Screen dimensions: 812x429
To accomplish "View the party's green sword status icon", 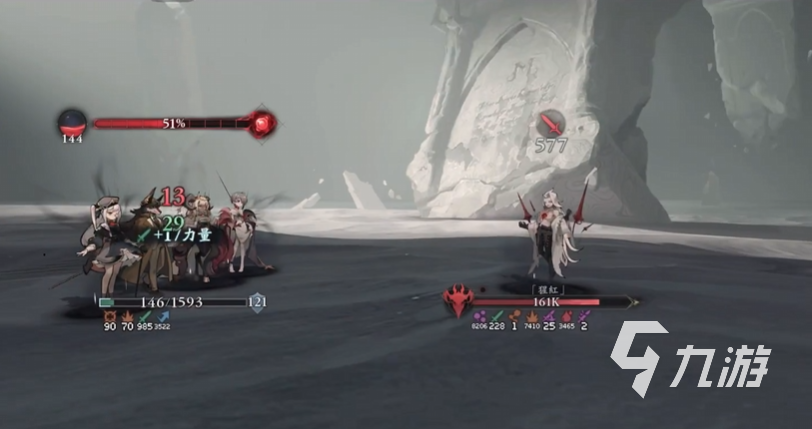I will point(145,316).
